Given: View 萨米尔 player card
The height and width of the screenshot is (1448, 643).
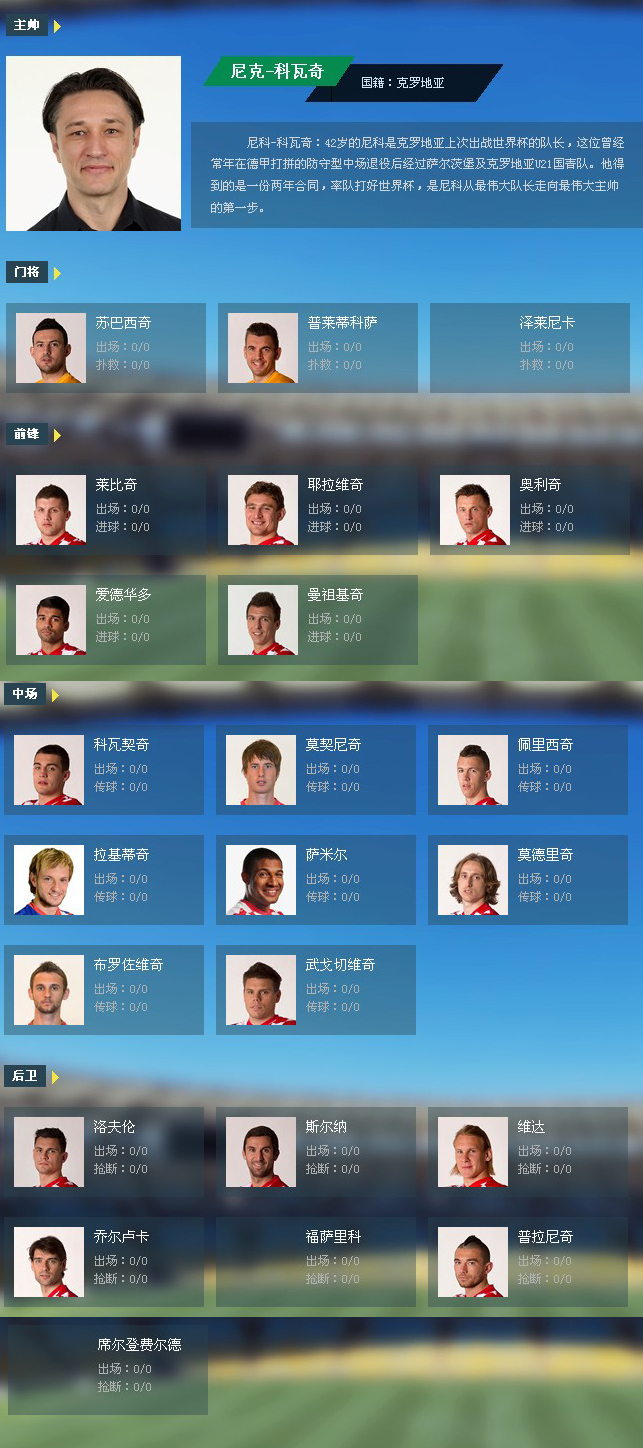Looking at the screenshot, I should 316,880.
